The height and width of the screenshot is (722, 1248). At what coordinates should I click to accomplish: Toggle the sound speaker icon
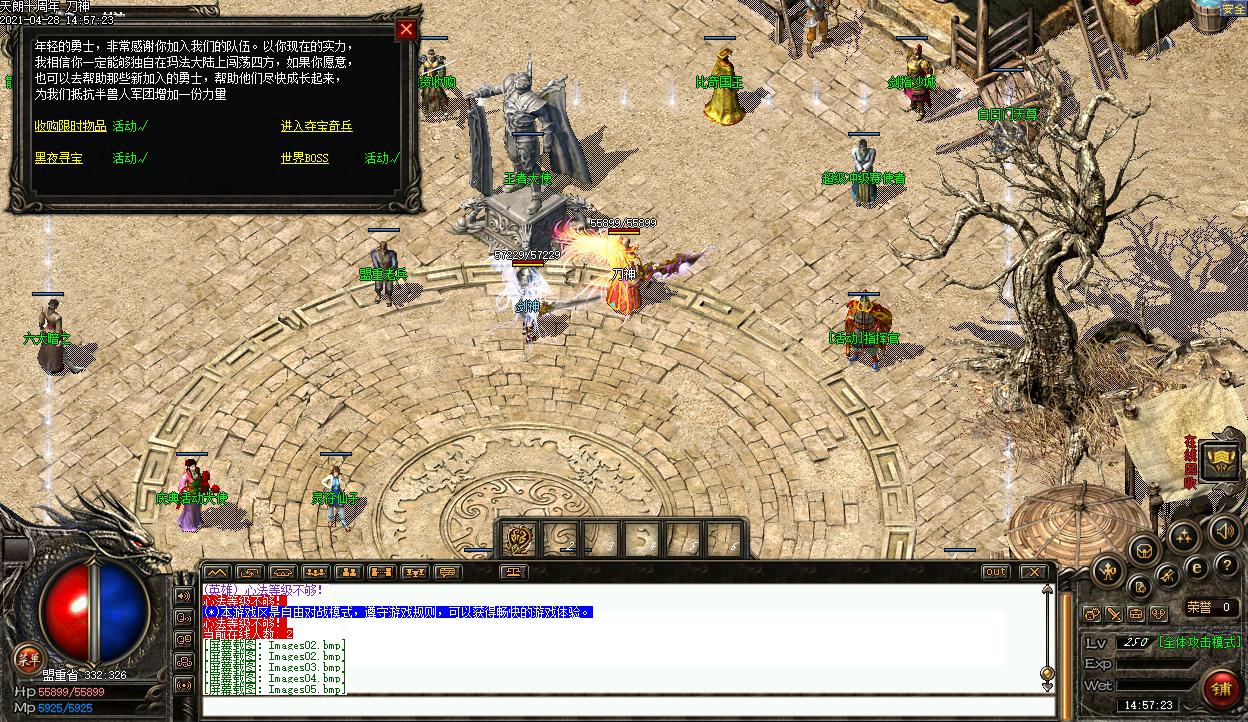click(1225, 530)
